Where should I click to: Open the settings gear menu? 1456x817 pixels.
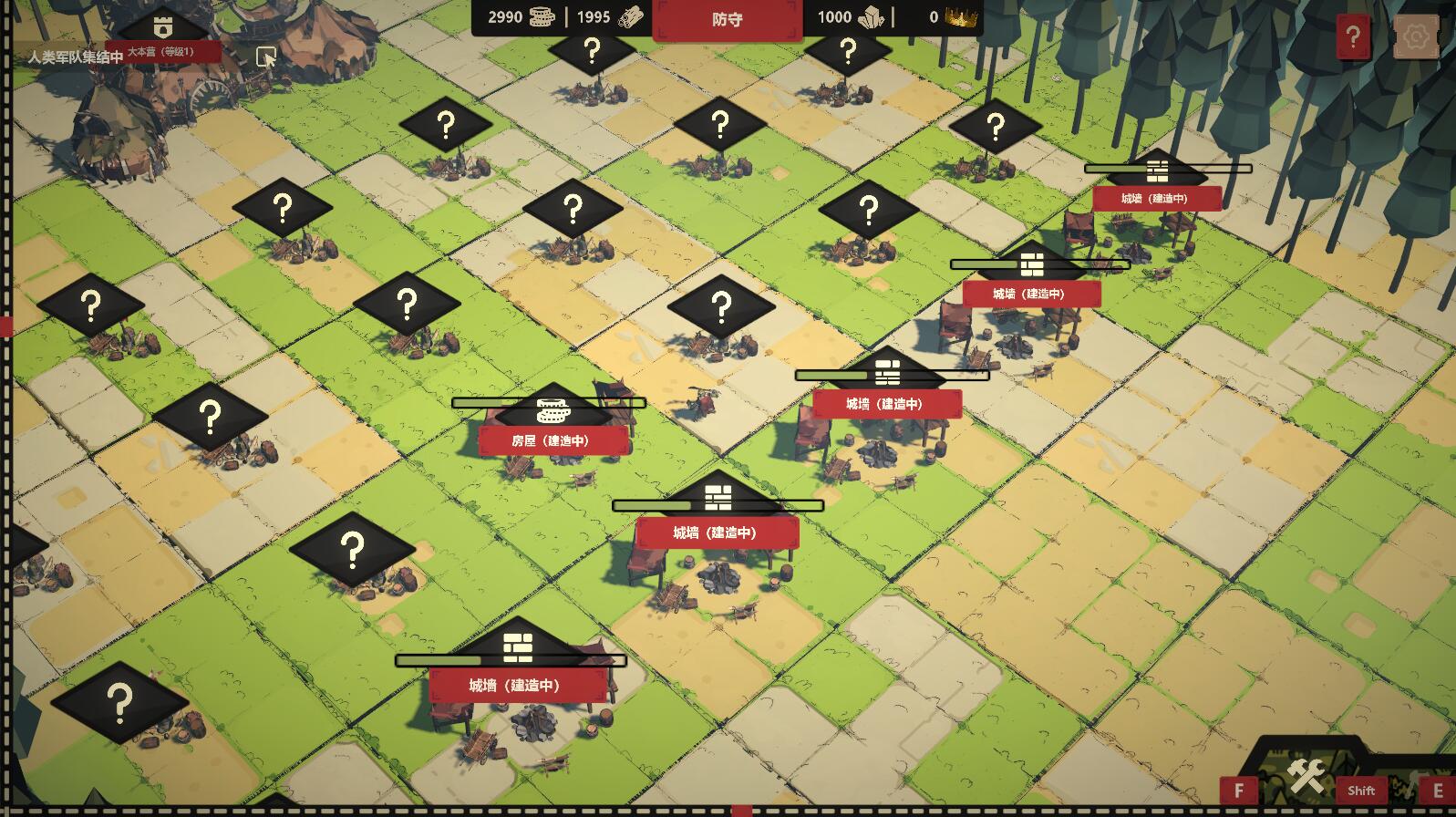point(1415,36)
